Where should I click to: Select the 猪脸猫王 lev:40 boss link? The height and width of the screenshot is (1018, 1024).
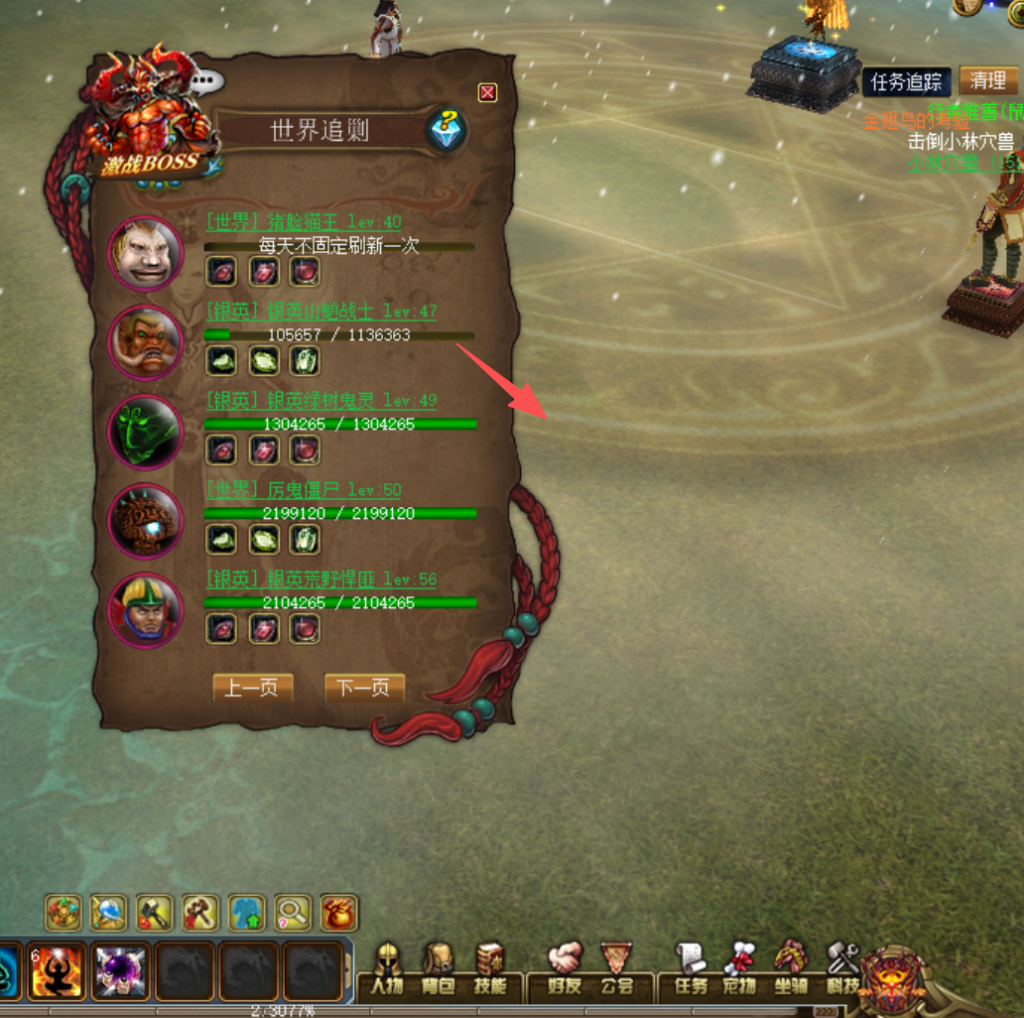click(x=304, y=222)
